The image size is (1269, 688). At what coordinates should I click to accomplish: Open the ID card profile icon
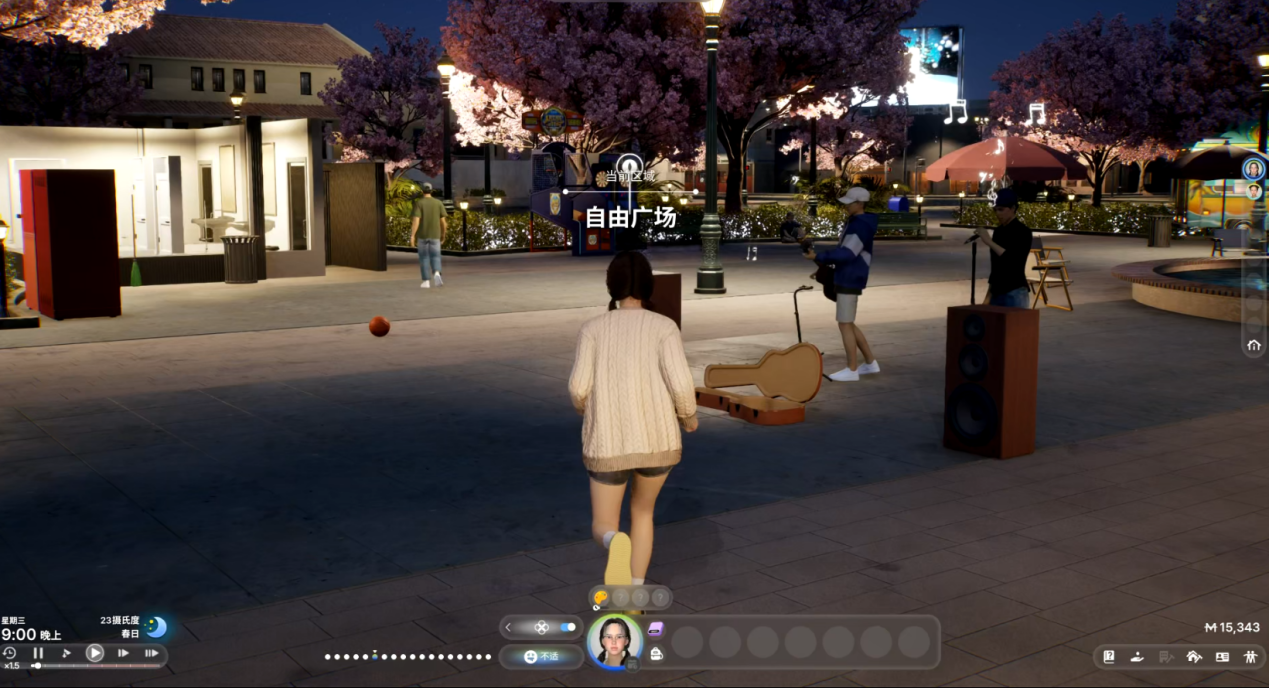tap(1221, 657)
